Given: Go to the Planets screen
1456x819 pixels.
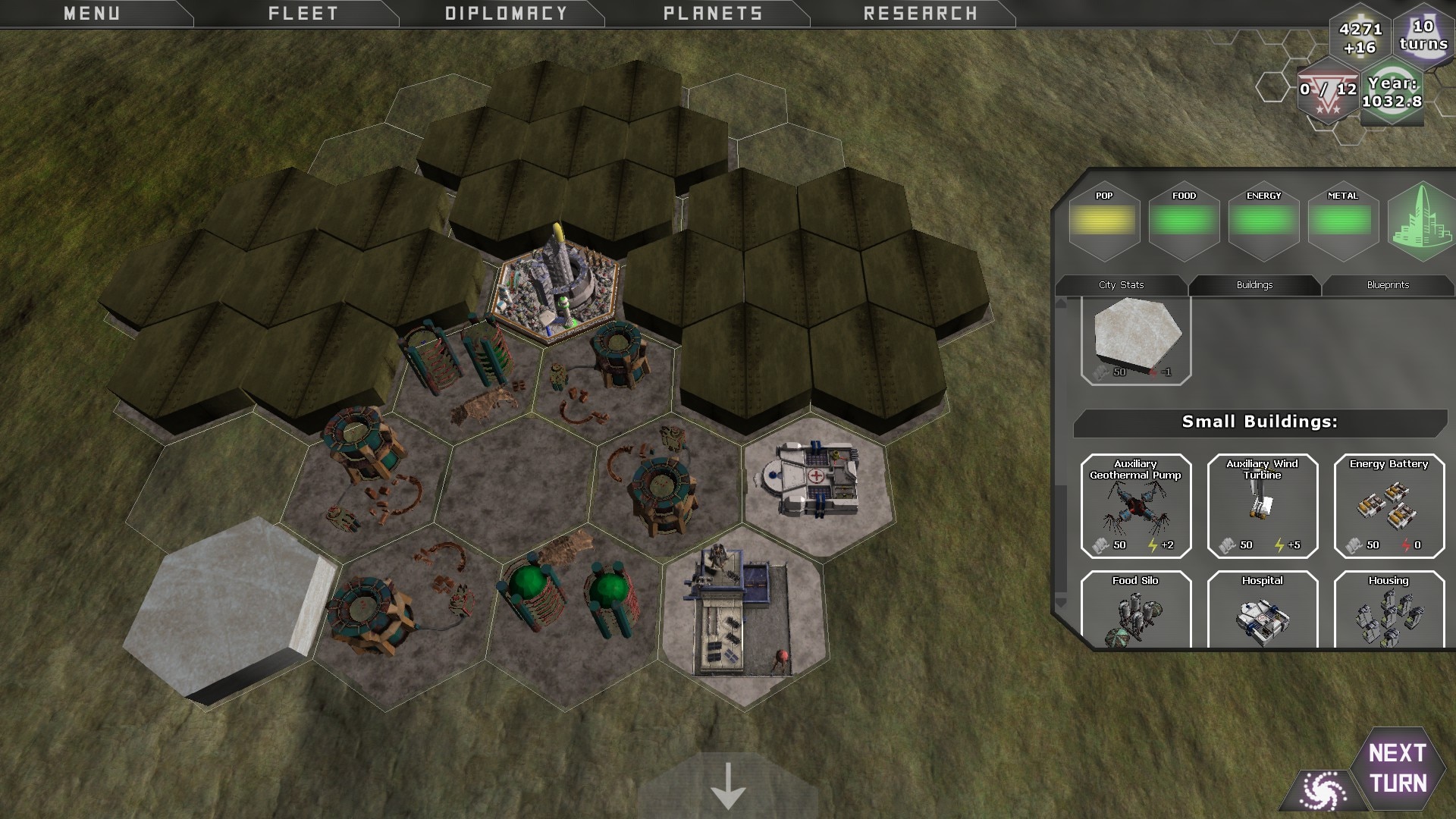Looking at the screenshot, I should 713,14.
